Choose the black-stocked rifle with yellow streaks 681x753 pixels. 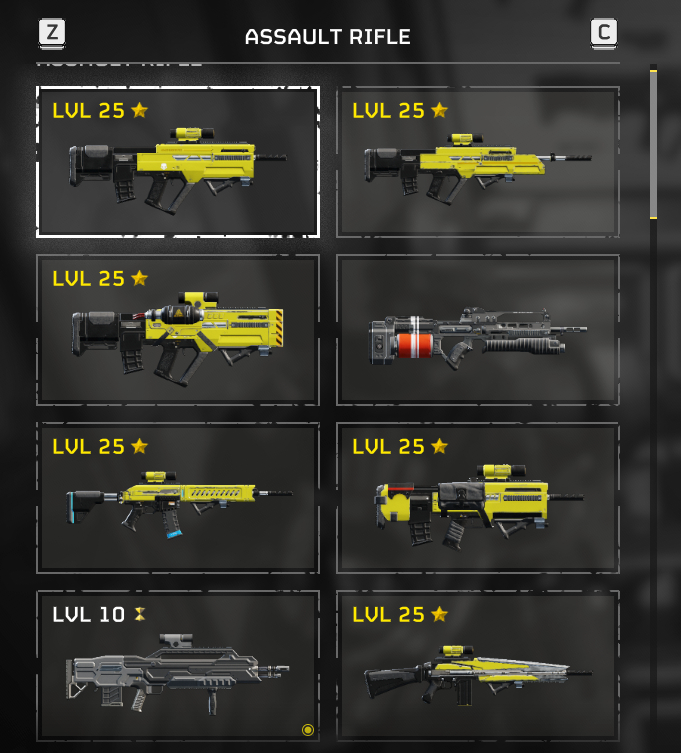click(477, 666)
